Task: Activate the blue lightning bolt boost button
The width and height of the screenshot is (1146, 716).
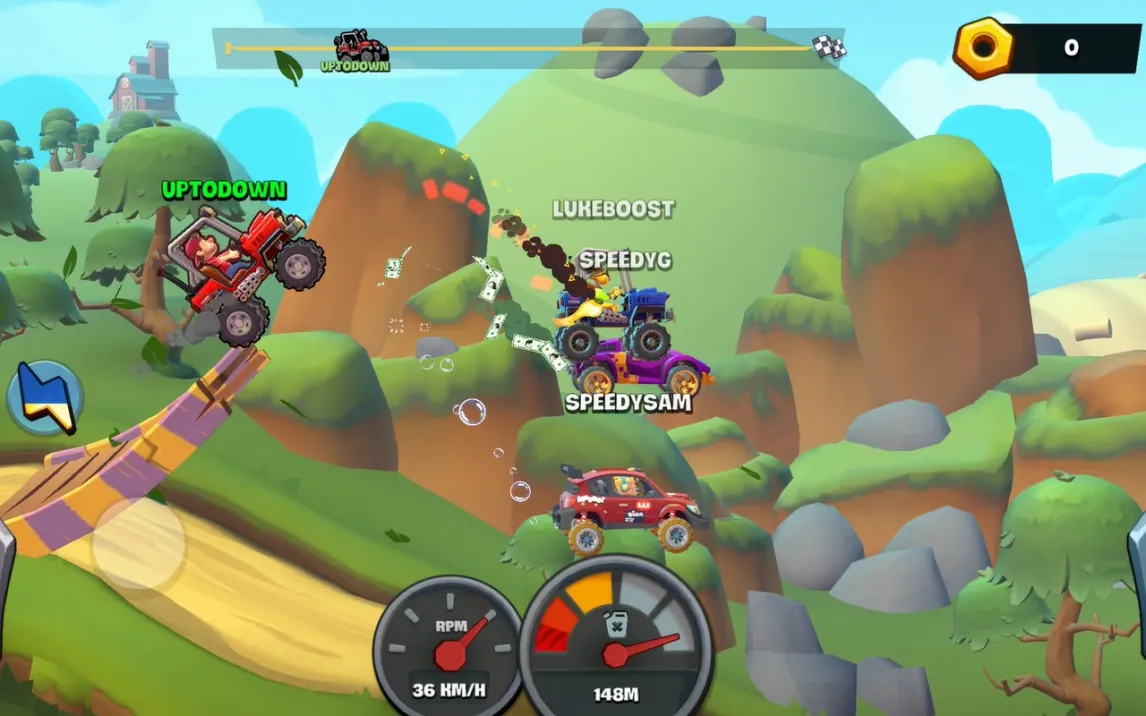Action: [45, 397]
